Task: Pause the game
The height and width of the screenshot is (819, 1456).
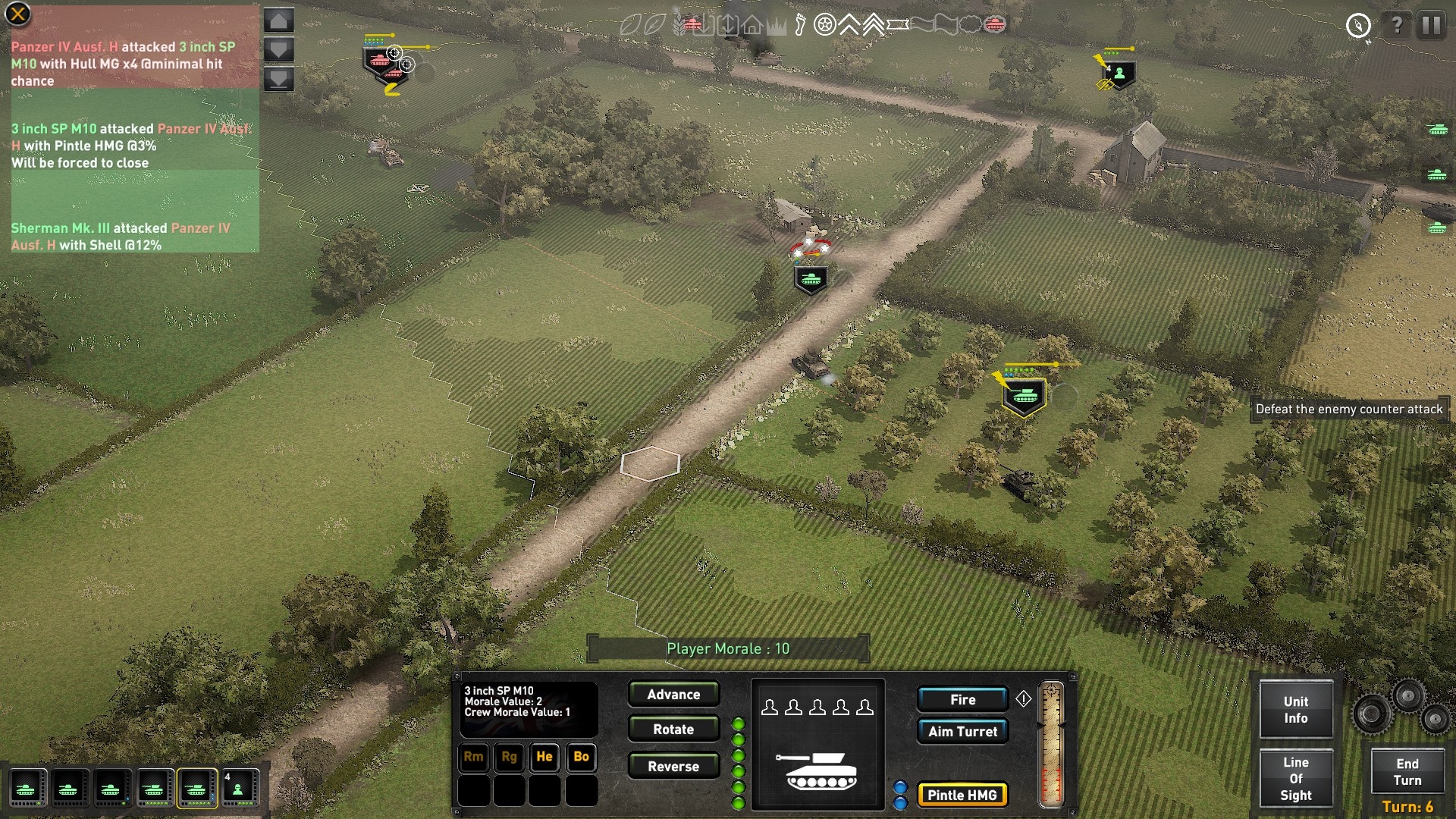Action: pos(1431,26)
